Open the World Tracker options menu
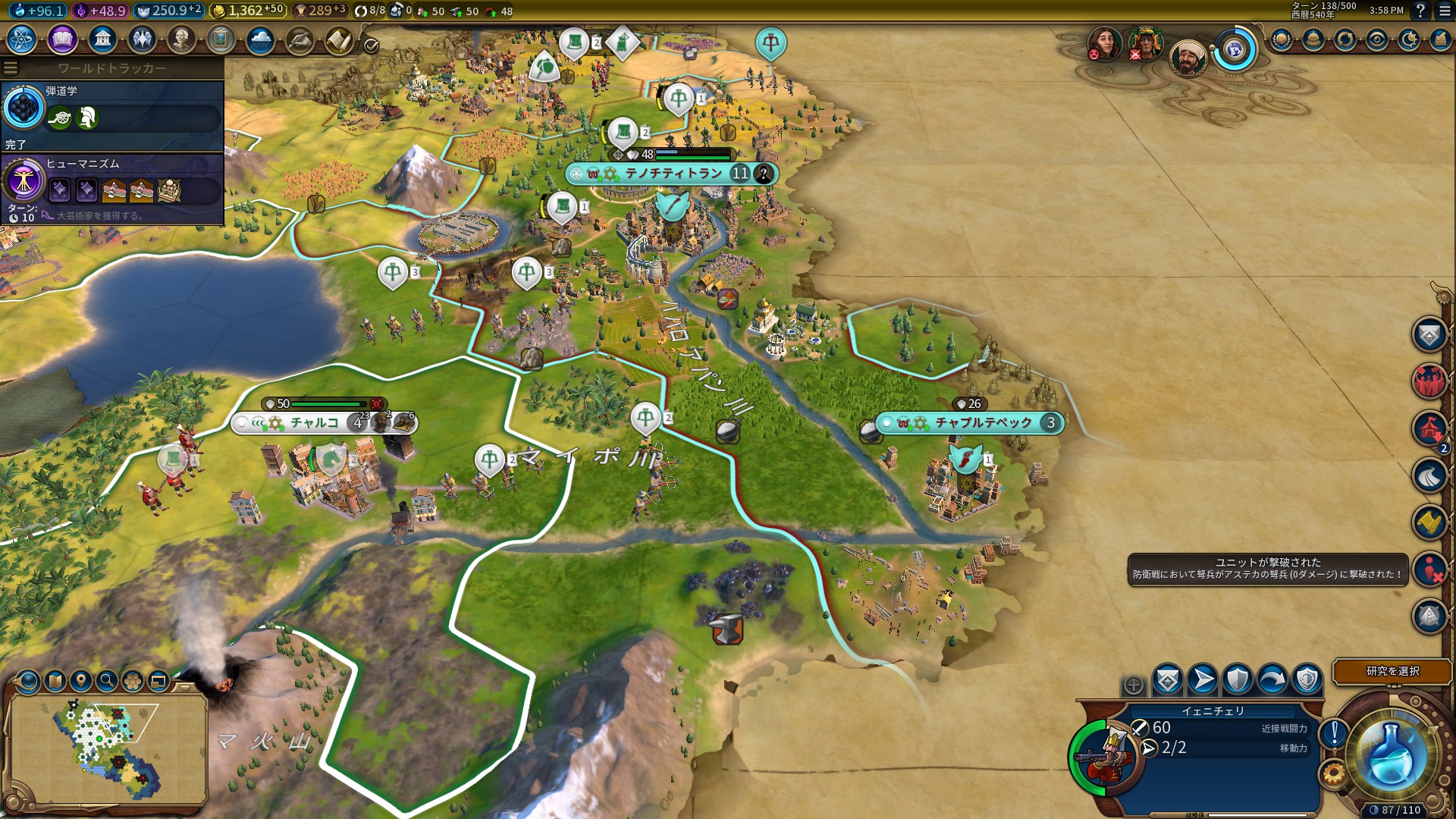Image resolution: width=1456 pixels, height=819 pixels. pos(11,68)
